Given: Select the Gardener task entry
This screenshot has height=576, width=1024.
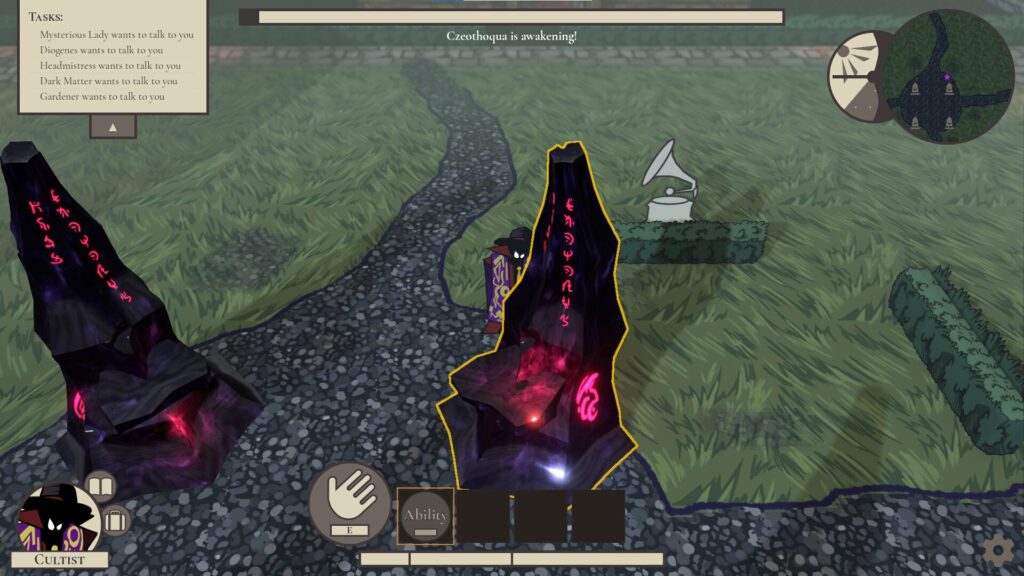Looking at the screenshot, I should point(102,96).
